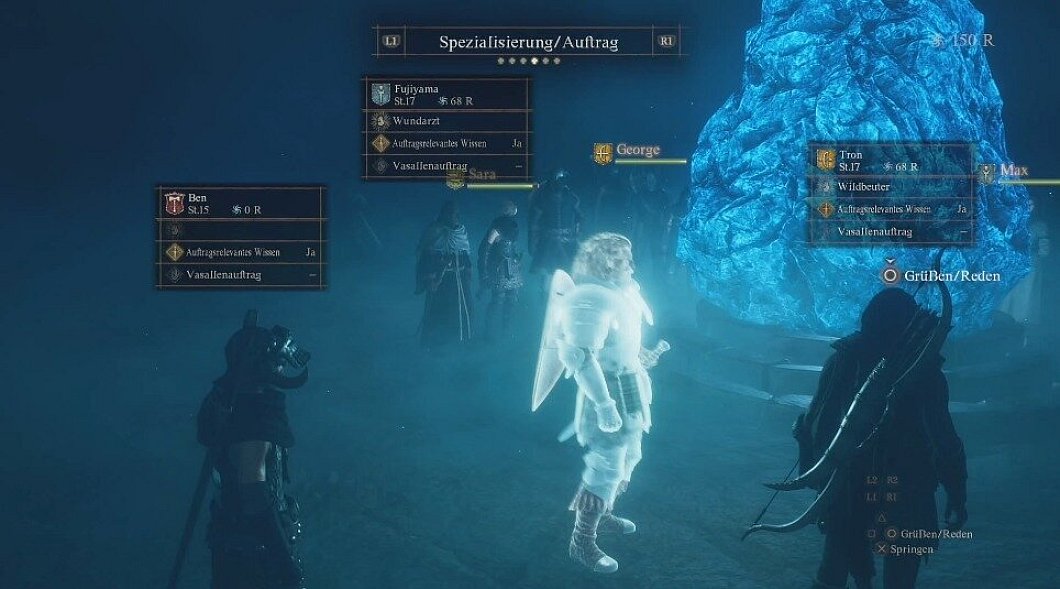Click the George pawn name tag

click(x=637, y=151)
